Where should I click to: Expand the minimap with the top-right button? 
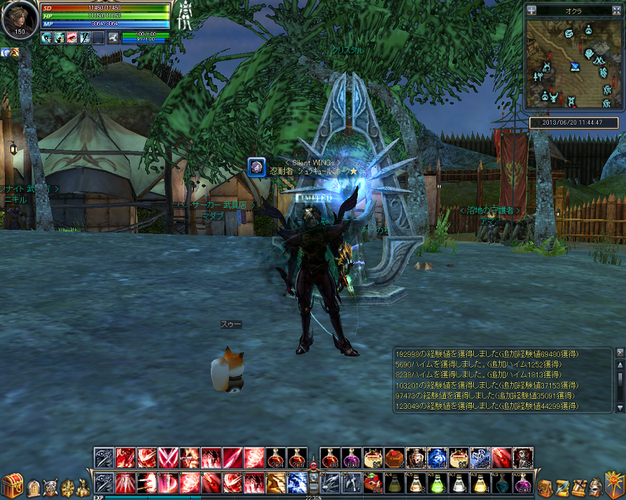(617, 10)
